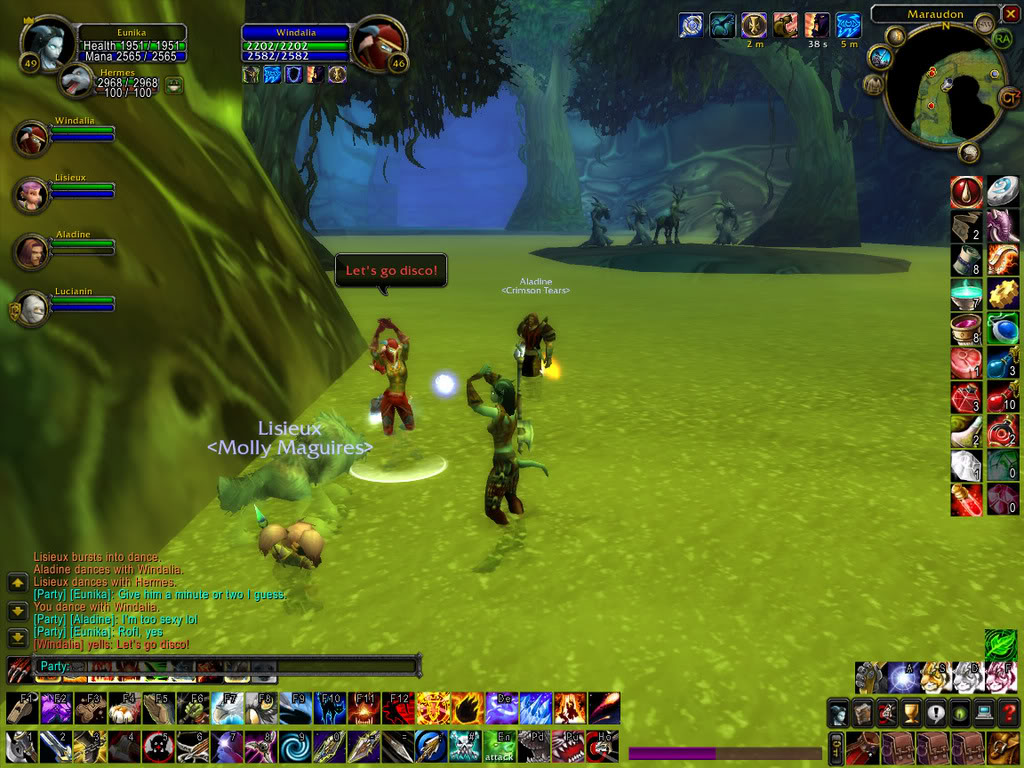Open the golden backpack bag
1024x768 pixels.
(1003, 747)
